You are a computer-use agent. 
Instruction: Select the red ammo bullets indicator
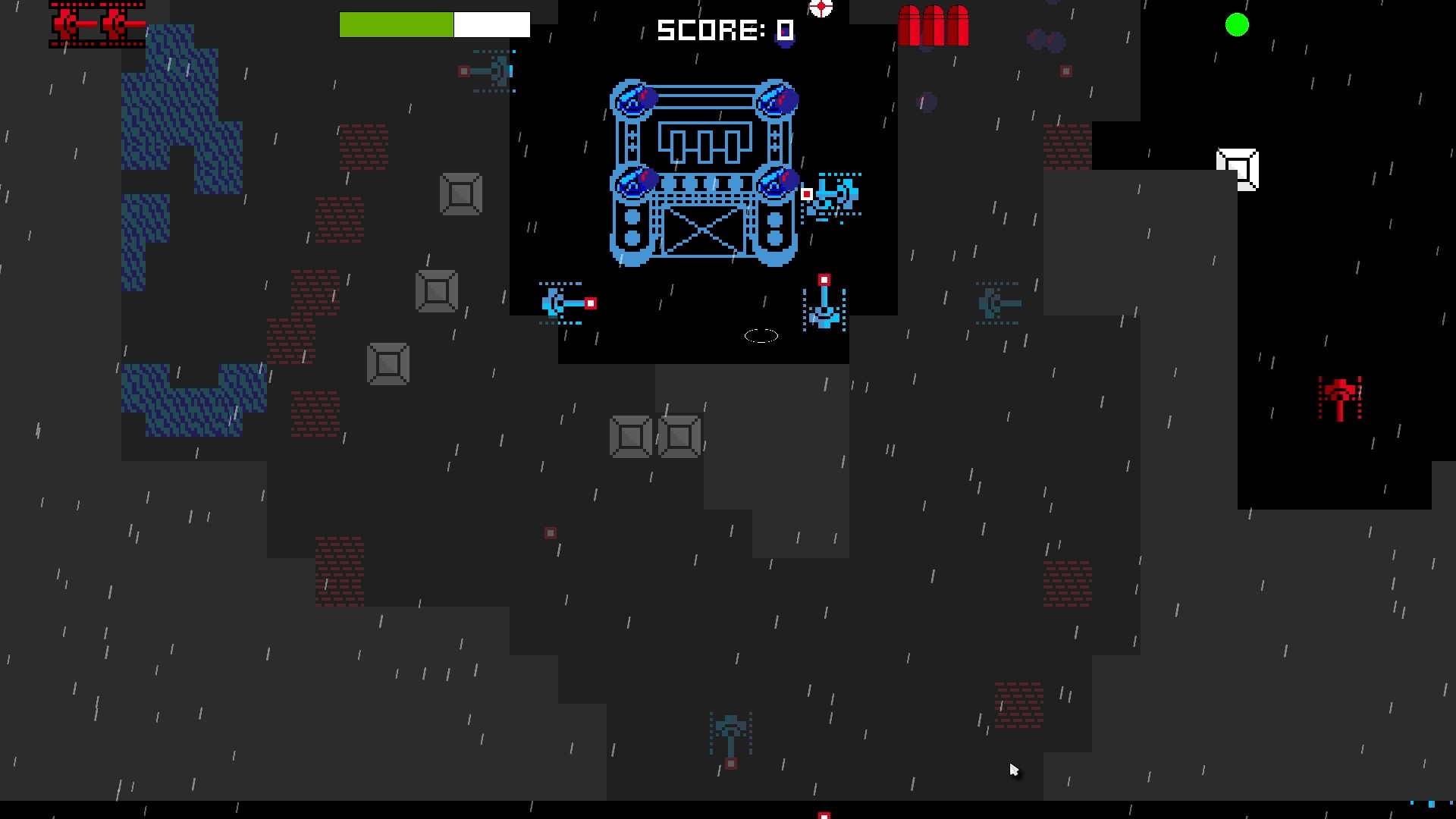tap(933, 24)
